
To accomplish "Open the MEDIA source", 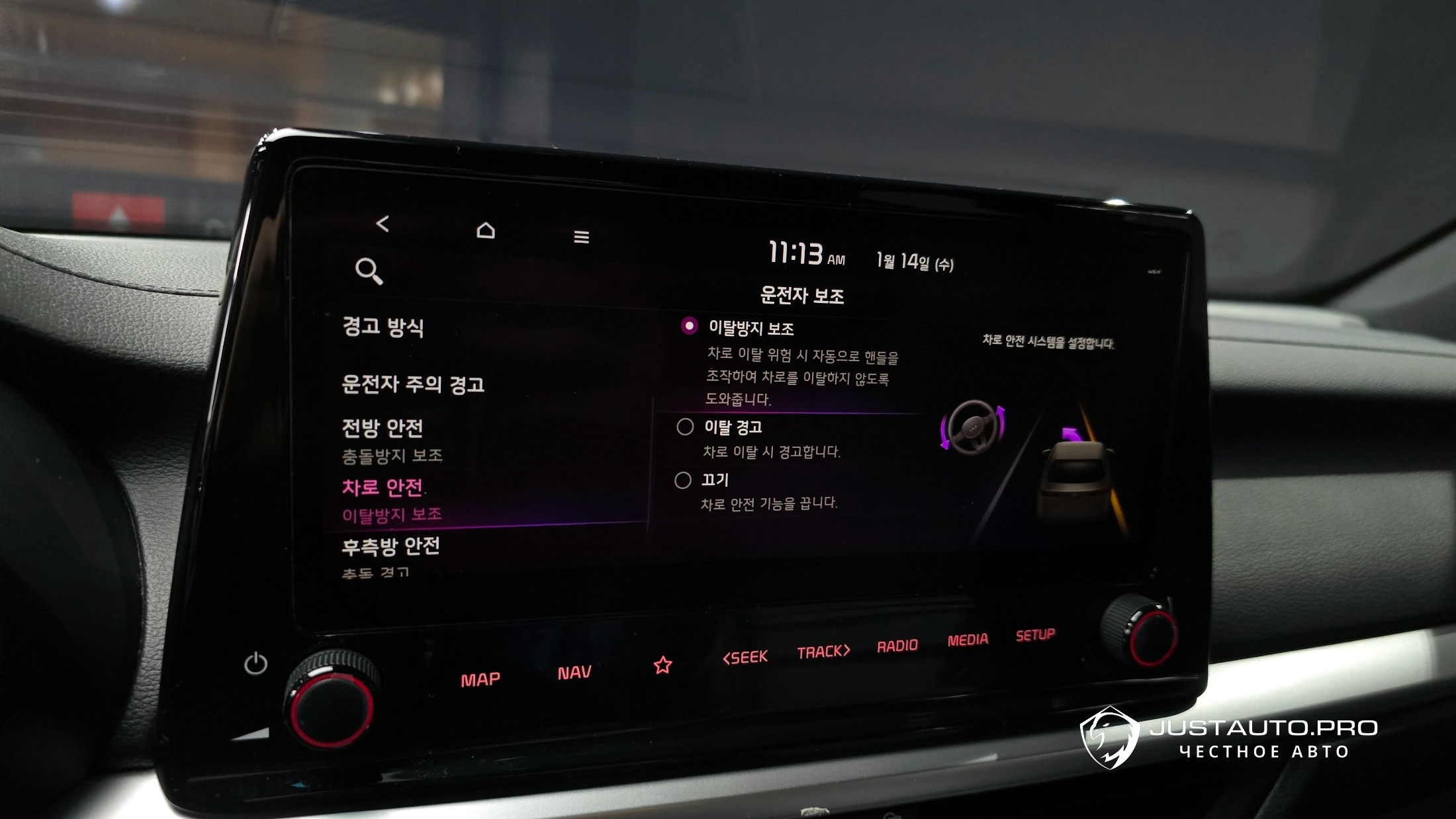I will pyautogui.click(x=968, y=640).
